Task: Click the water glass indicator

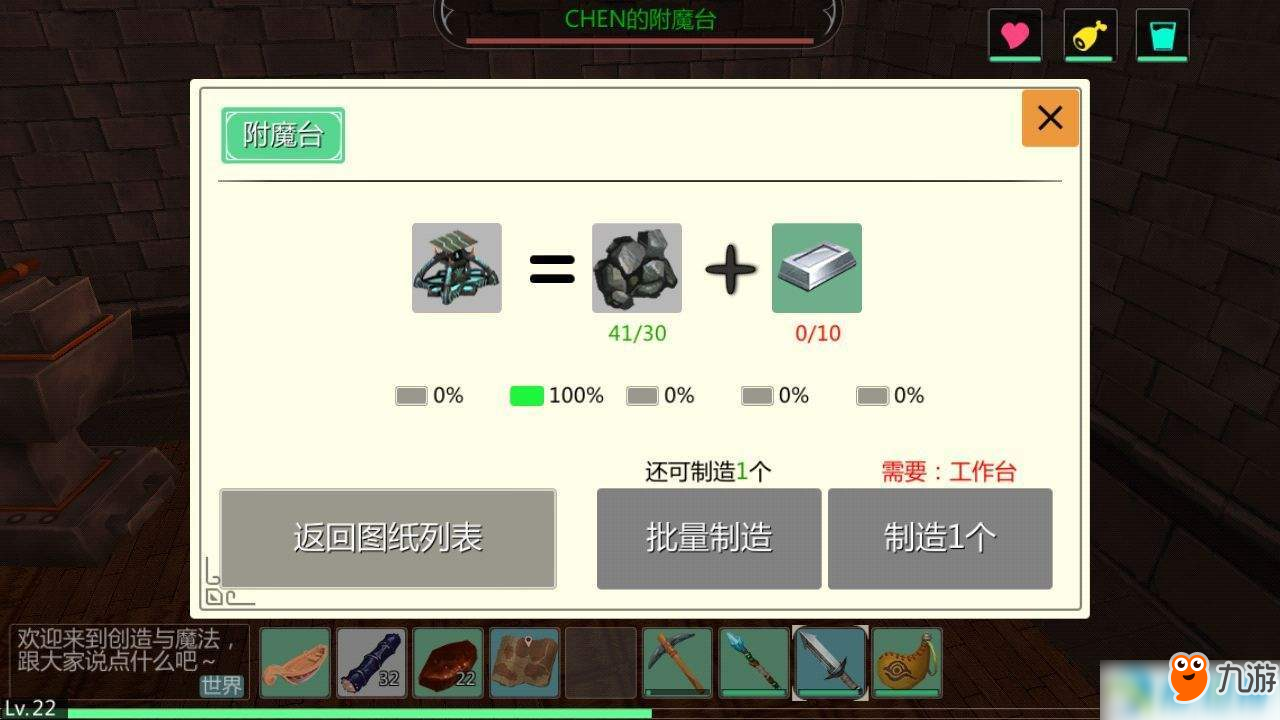Action: (1162, 34)
